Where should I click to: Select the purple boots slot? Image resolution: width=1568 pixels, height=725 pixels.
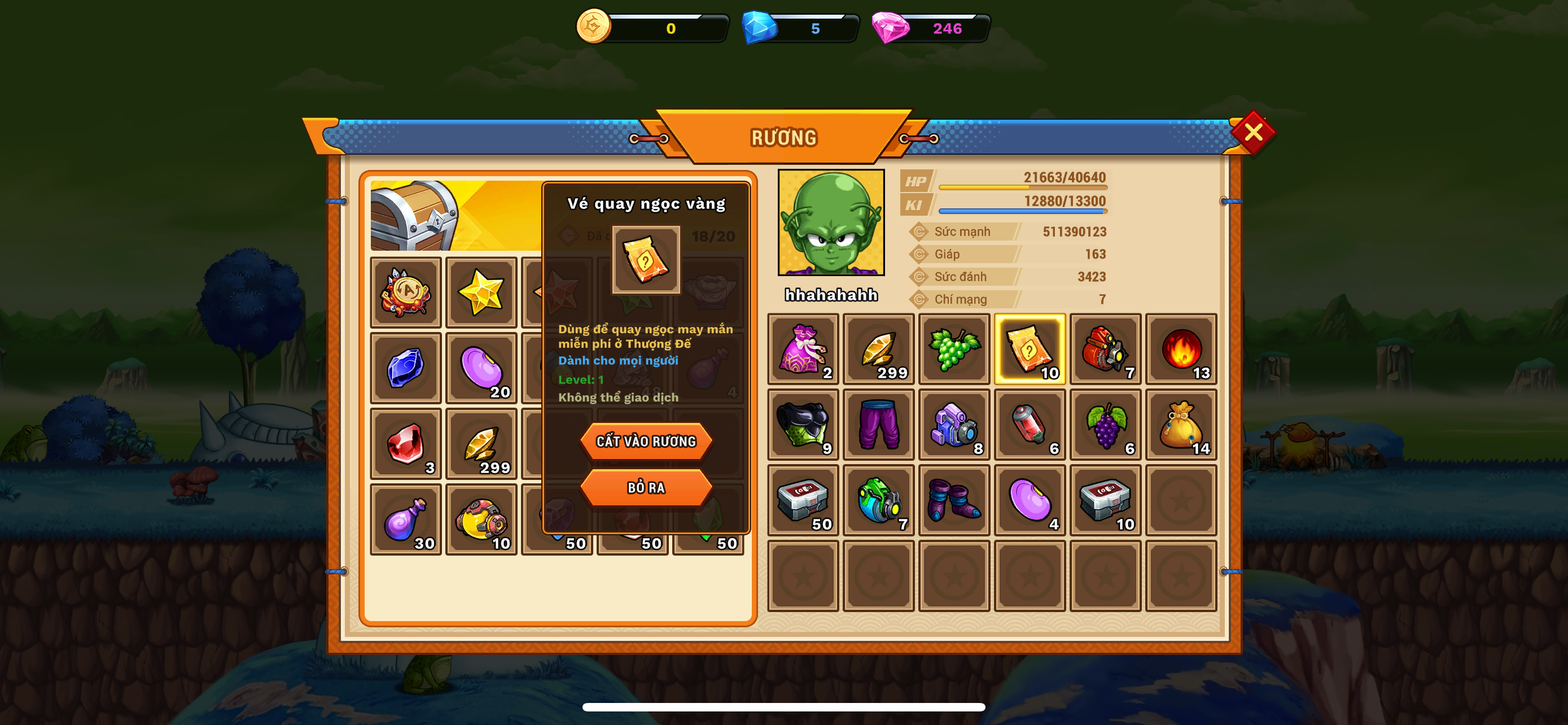pos(954,500)
